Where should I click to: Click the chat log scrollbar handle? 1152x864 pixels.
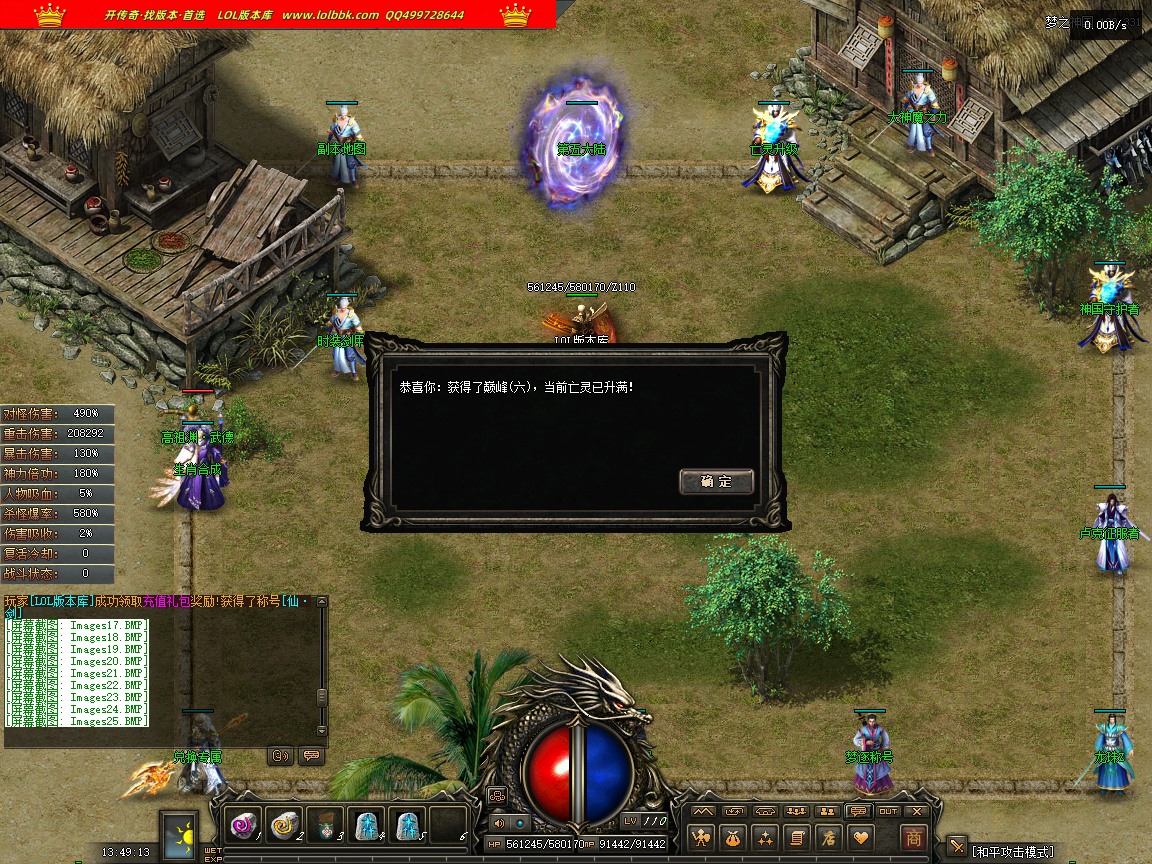tap(321, 697)
